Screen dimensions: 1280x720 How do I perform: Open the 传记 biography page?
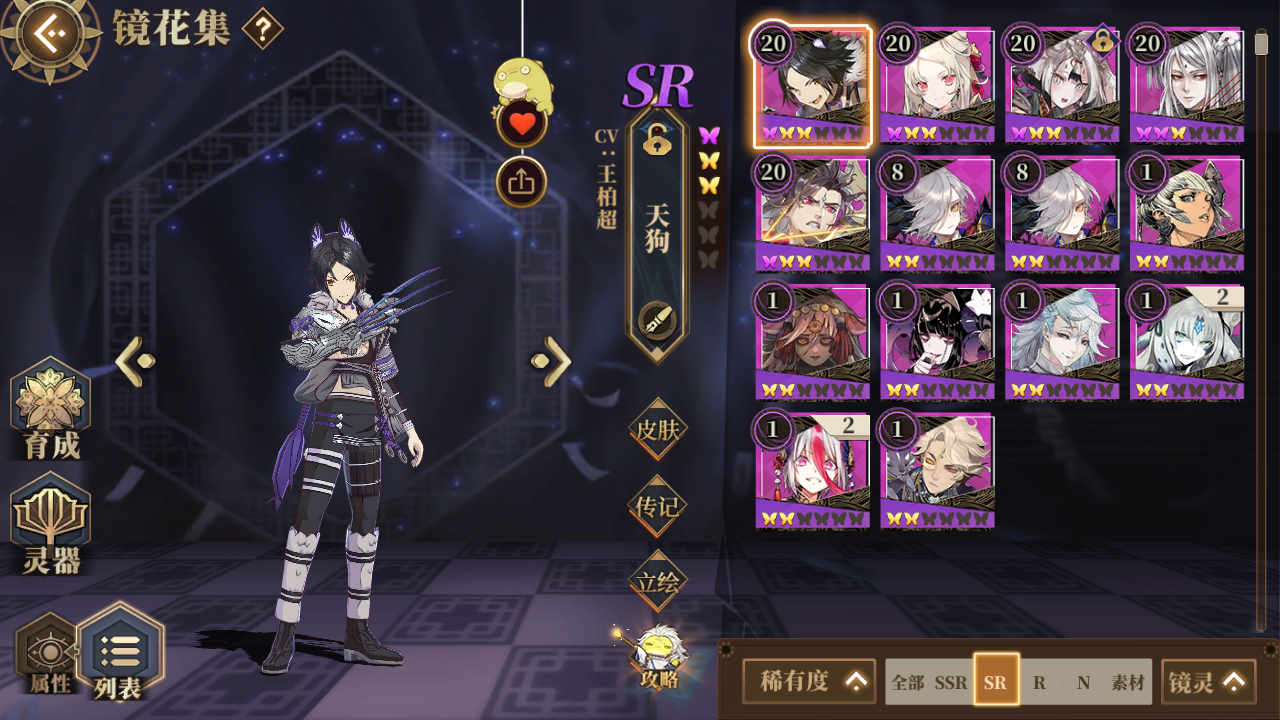click(x=658, y=506)
